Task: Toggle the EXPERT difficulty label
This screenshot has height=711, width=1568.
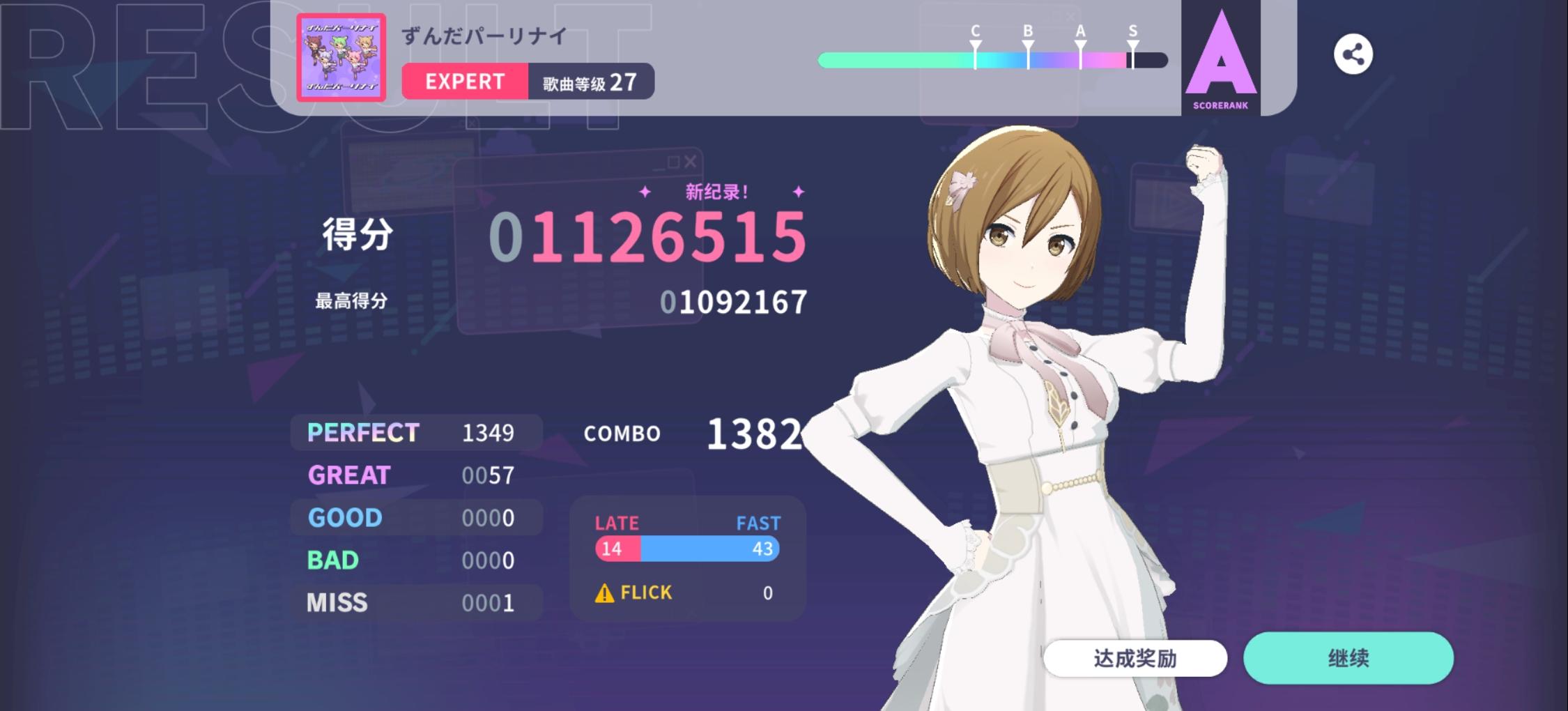Action: point(464,82)
